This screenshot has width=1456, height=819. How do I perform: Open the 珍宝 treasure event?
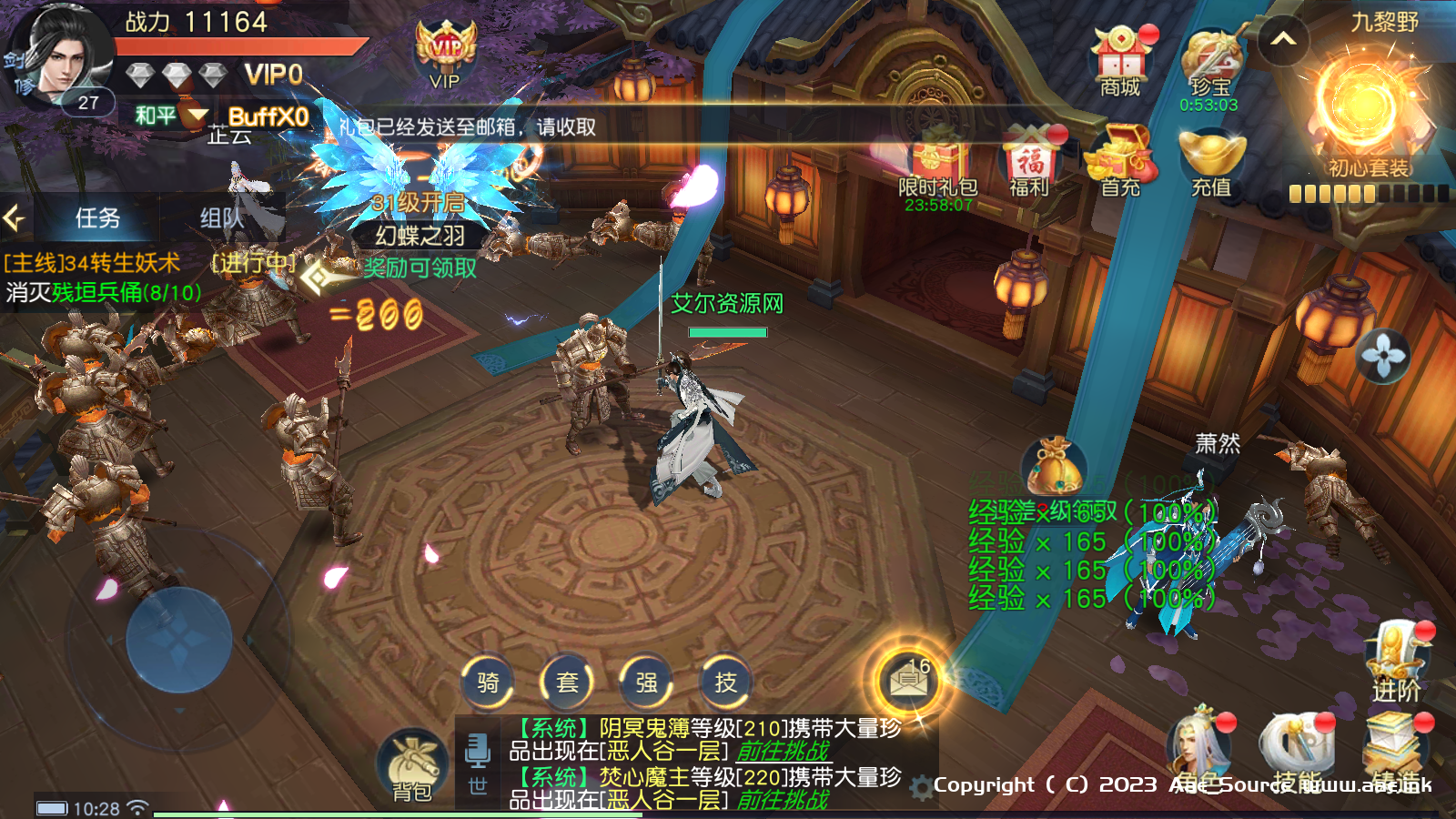click(x=1209, y=66)
